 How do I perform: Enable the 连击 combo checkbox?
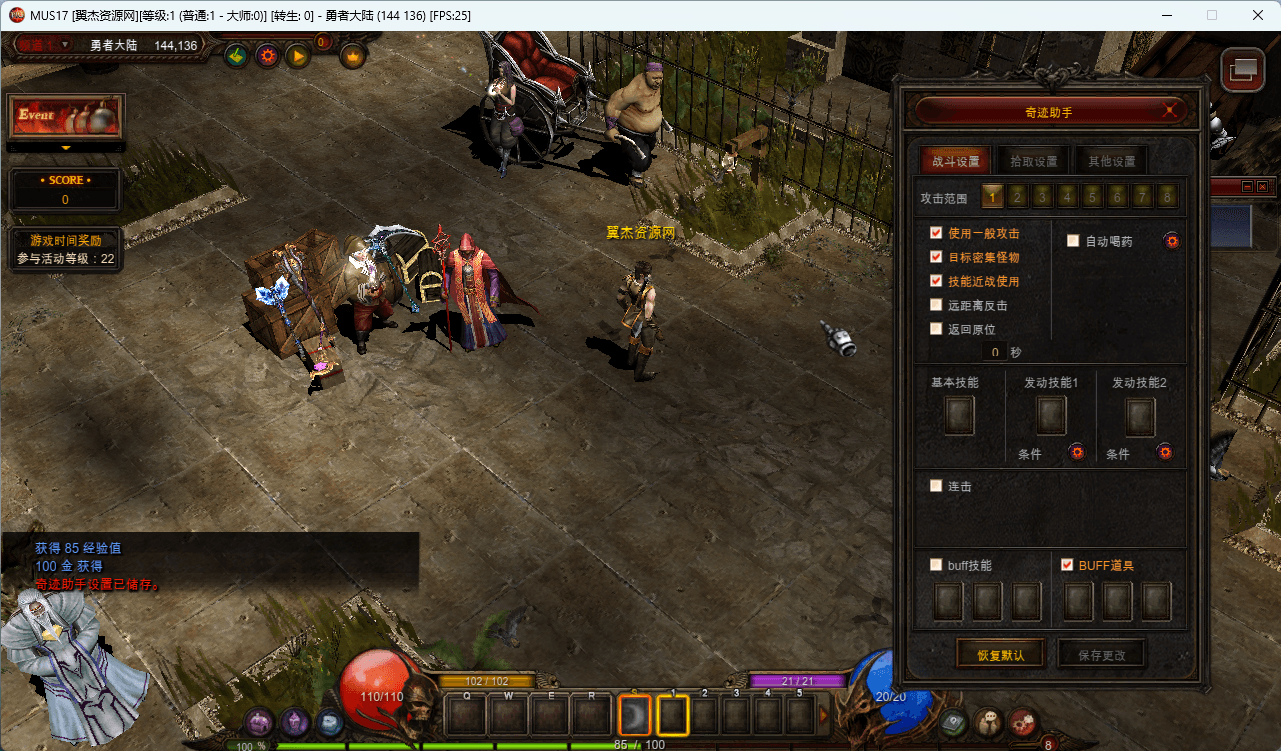coord(936,486)
